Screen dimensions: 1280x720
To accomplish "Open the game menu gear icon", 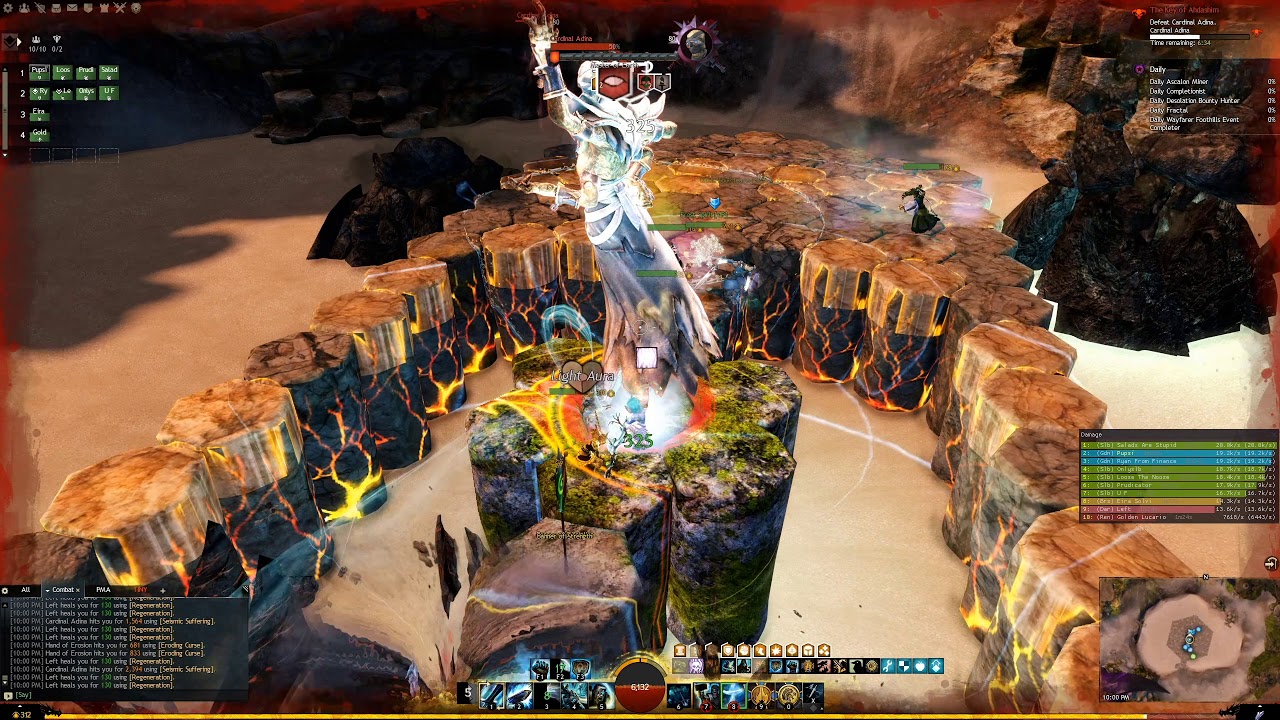I will coord(8,8).
